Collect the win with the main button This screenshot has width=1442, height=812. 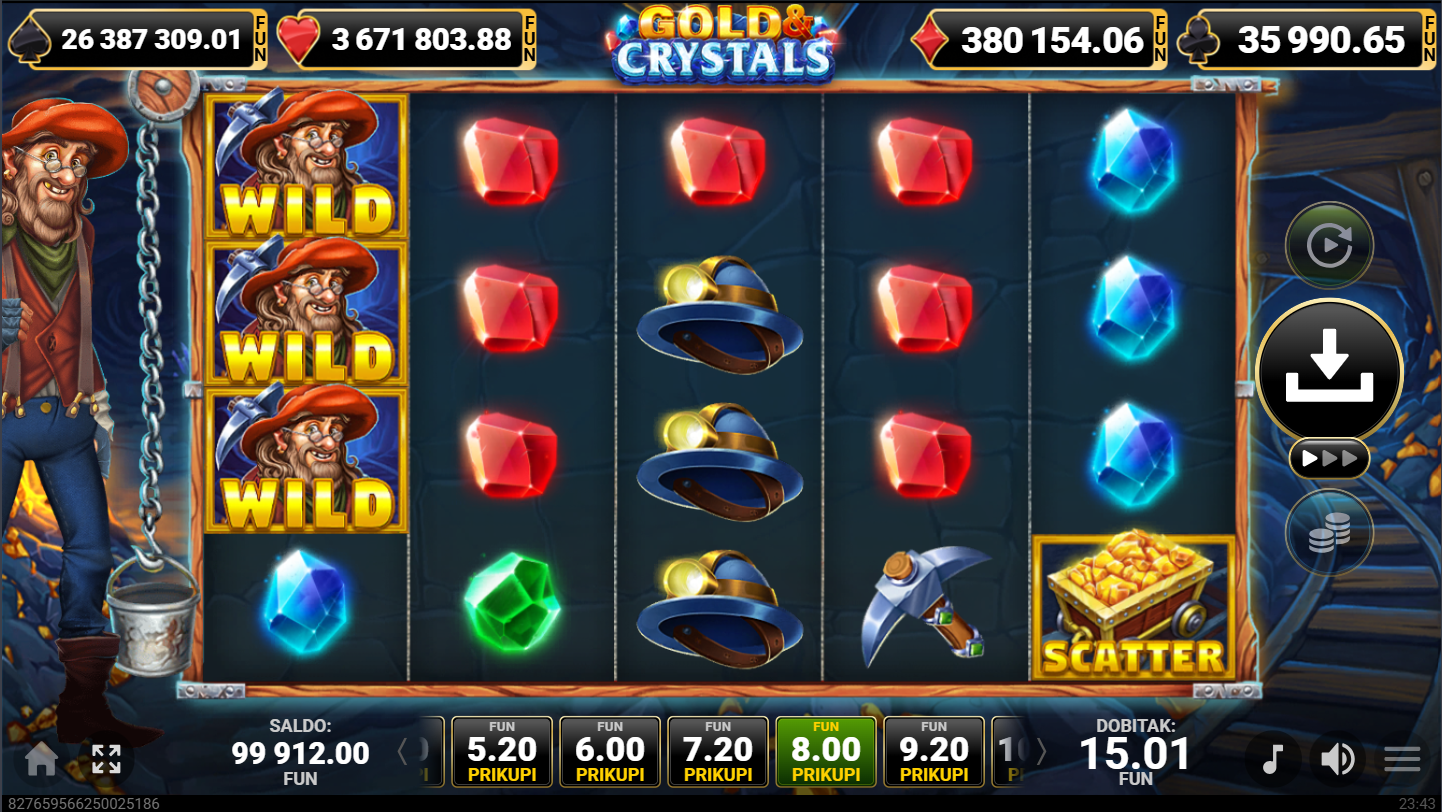tap(1329, 370)
